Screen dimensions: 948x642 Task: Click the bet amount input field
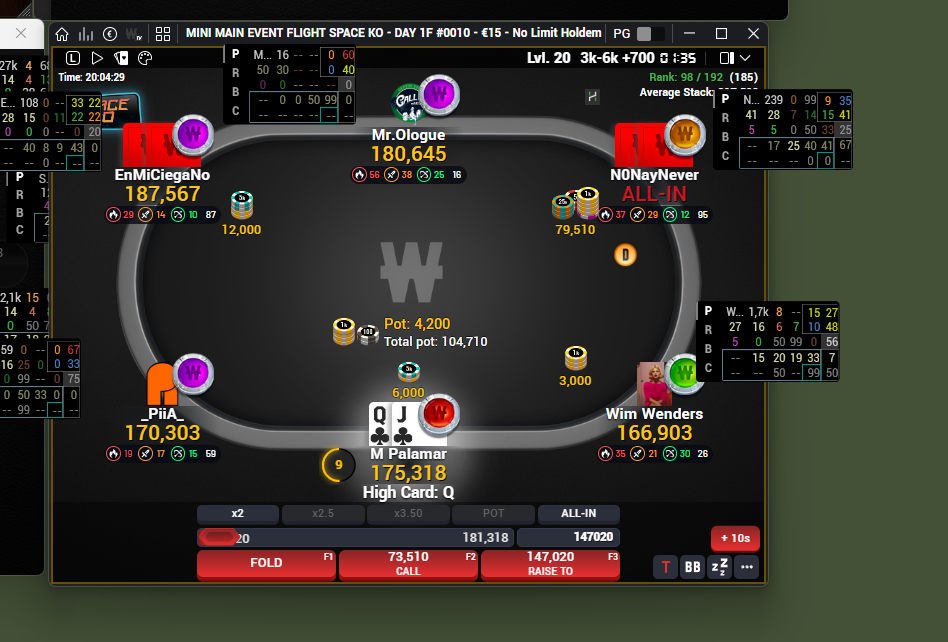tap(565, 538)
